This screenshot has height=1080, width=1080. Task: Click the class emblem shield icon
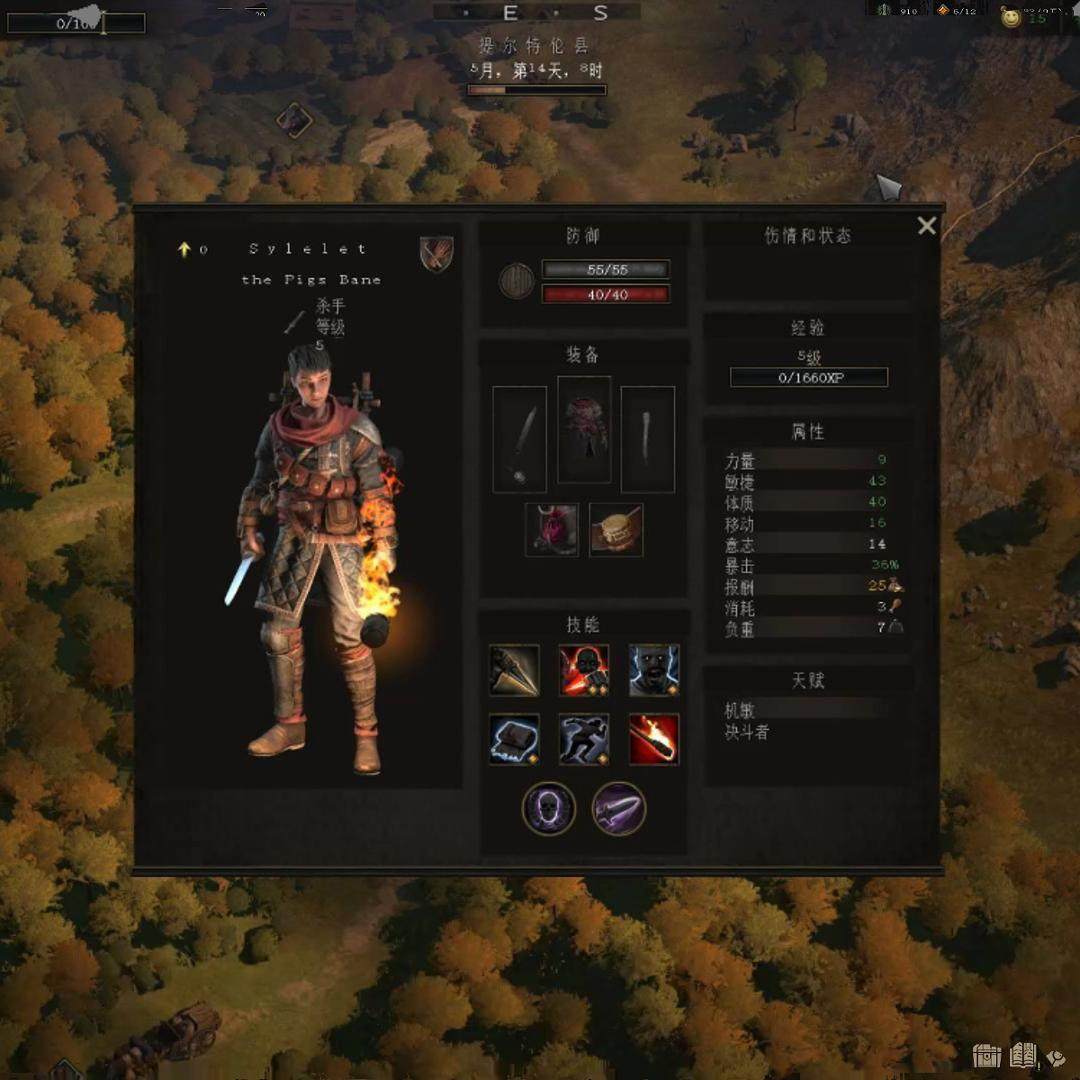click(x=437, y=253)
